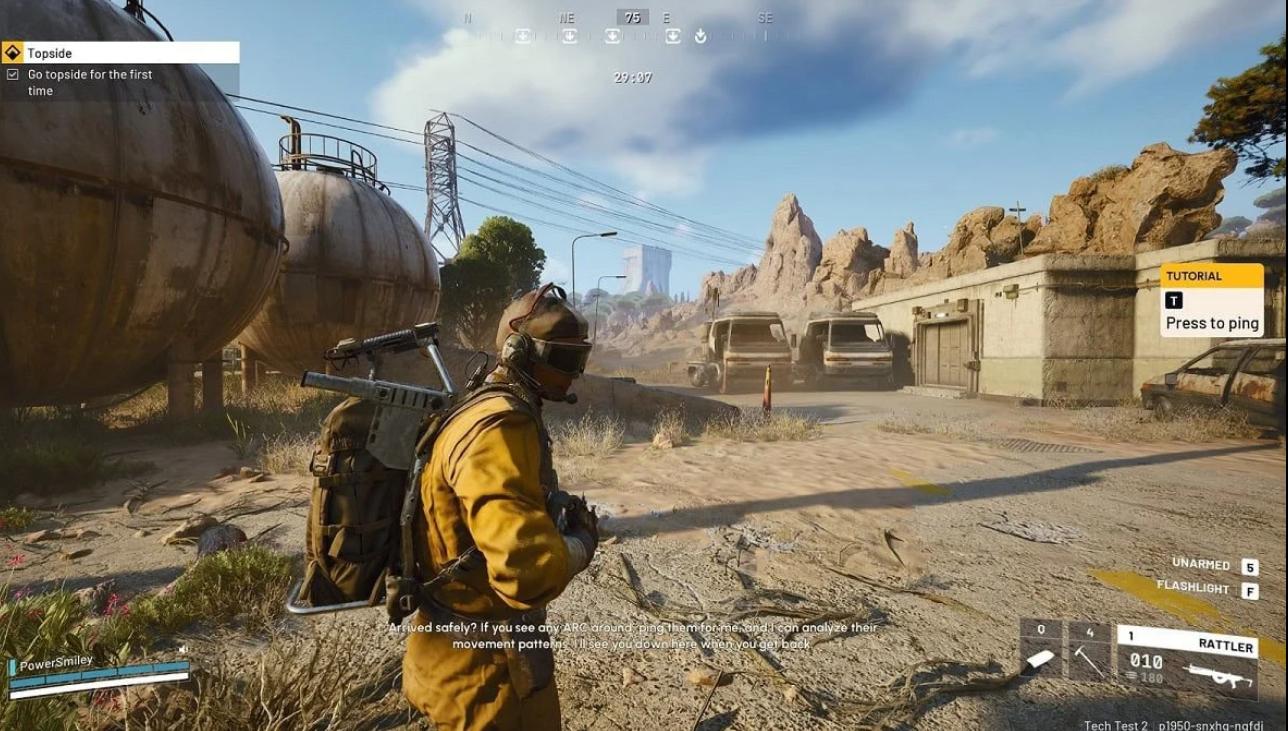Image resolution: width=1288 pixels, height=731 pixels.
Task: Choose the hammer tool slot
Action: [x=1089, y=650]
